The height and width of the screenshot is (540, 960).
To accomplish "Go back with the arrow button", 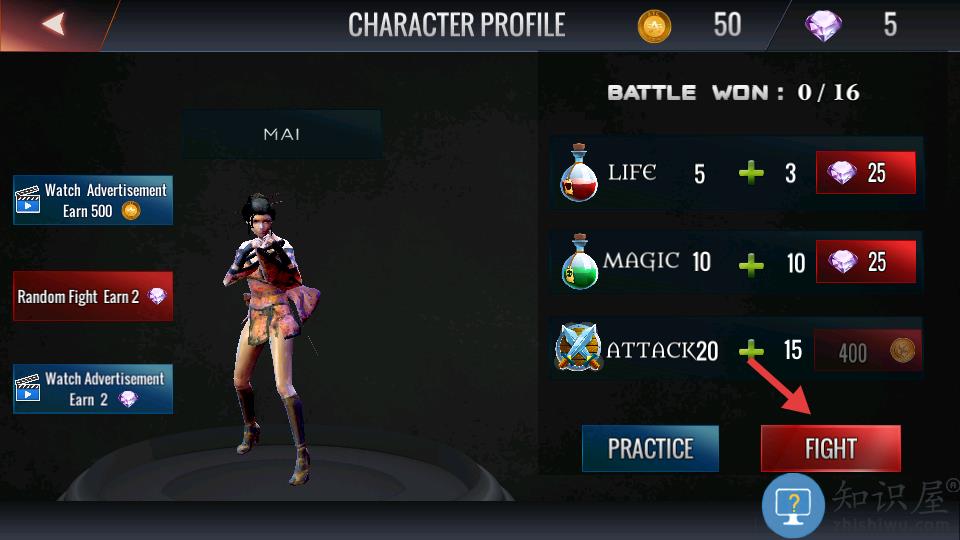I will click(53, 24).
